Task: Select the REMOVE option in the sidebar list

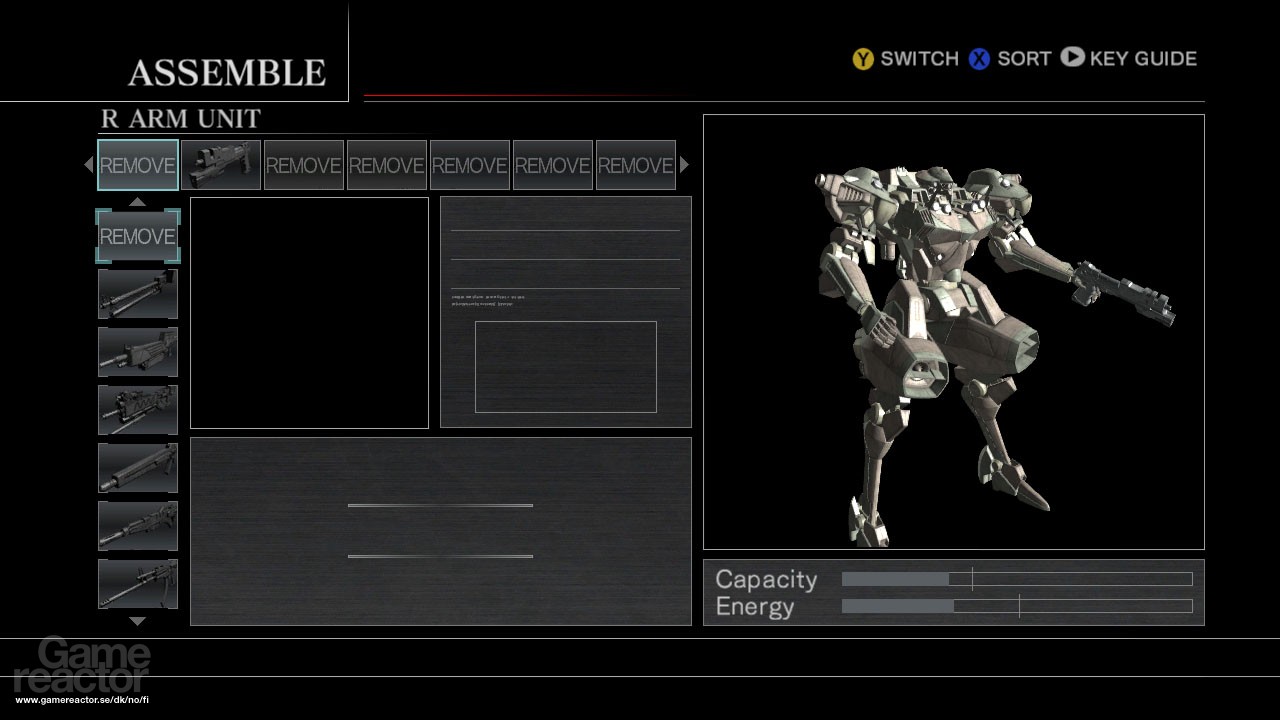Action: point(137,237)
